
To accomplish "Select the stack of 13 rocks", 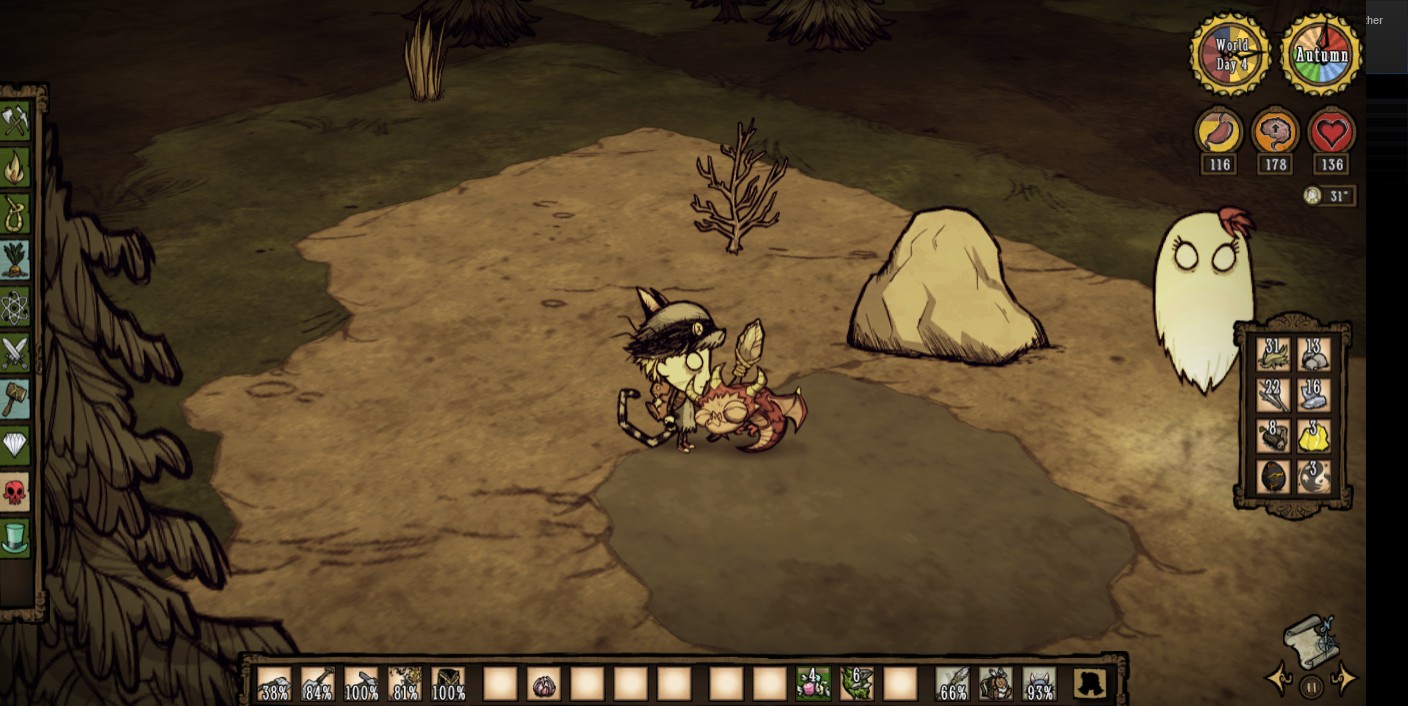I will click(x=1314, y=355).
